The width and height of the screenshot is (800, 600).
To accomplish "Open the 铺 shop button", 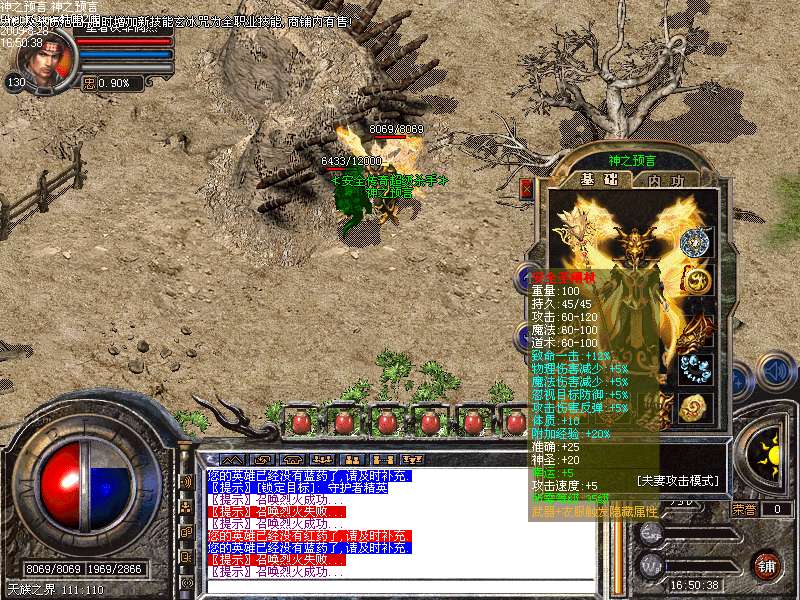I will tap(767, 565).
